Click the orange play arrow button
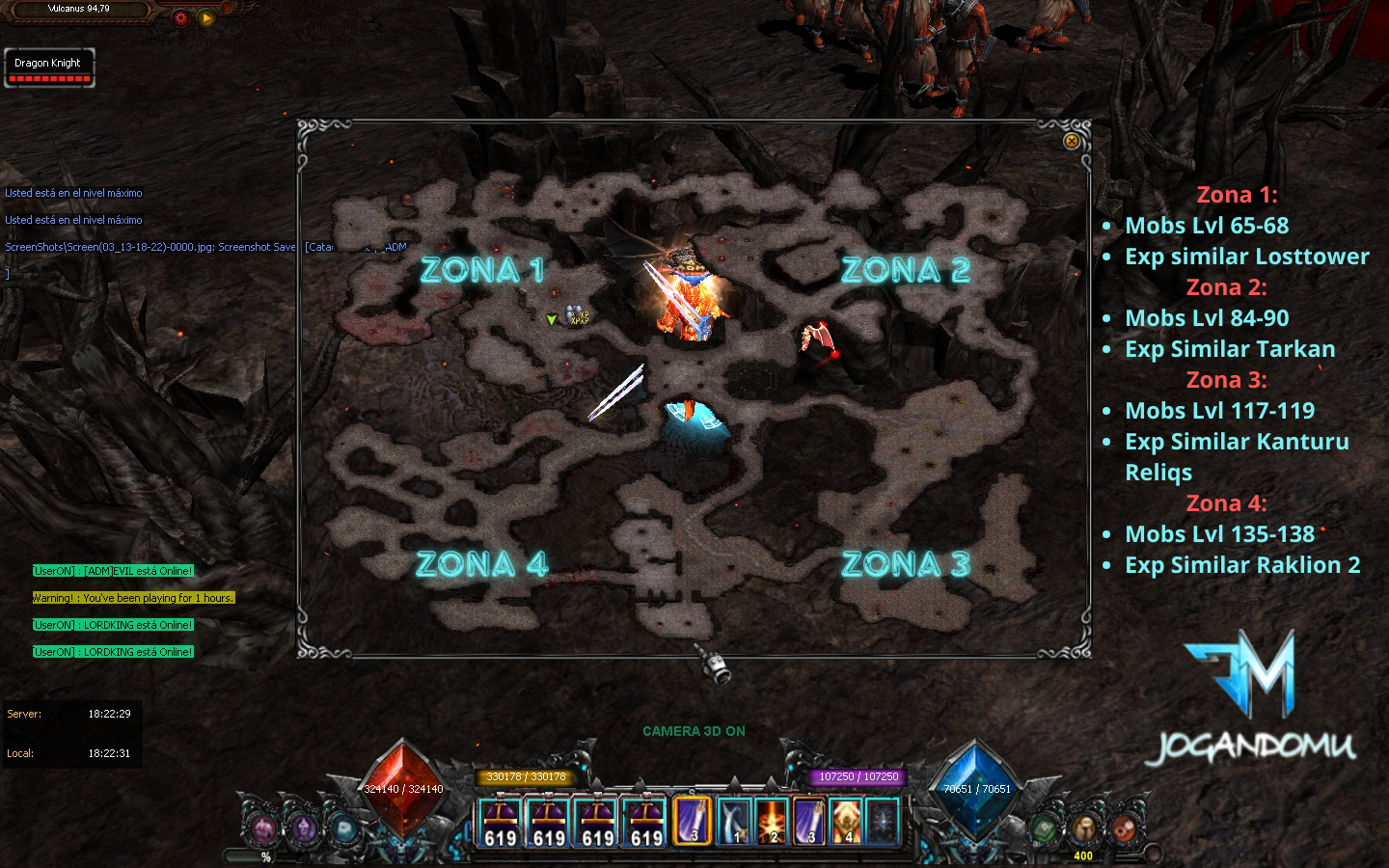This screenshot has width=1389, height=868. 205,17
